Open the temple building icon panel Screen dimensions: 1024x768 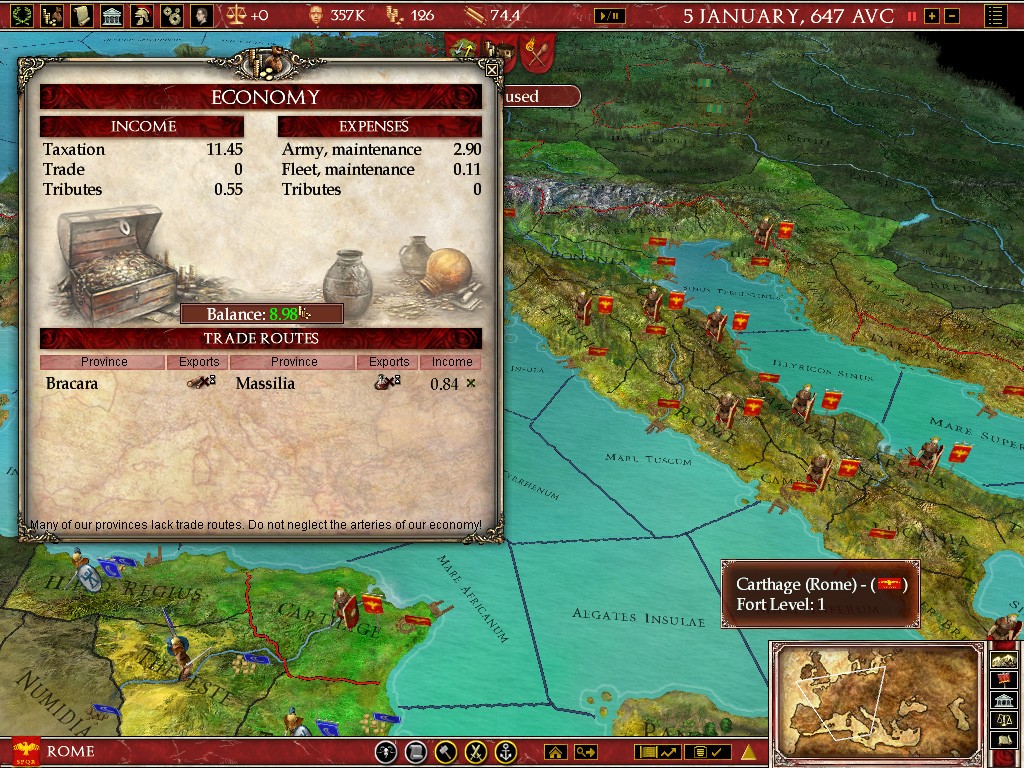point(112,15)
